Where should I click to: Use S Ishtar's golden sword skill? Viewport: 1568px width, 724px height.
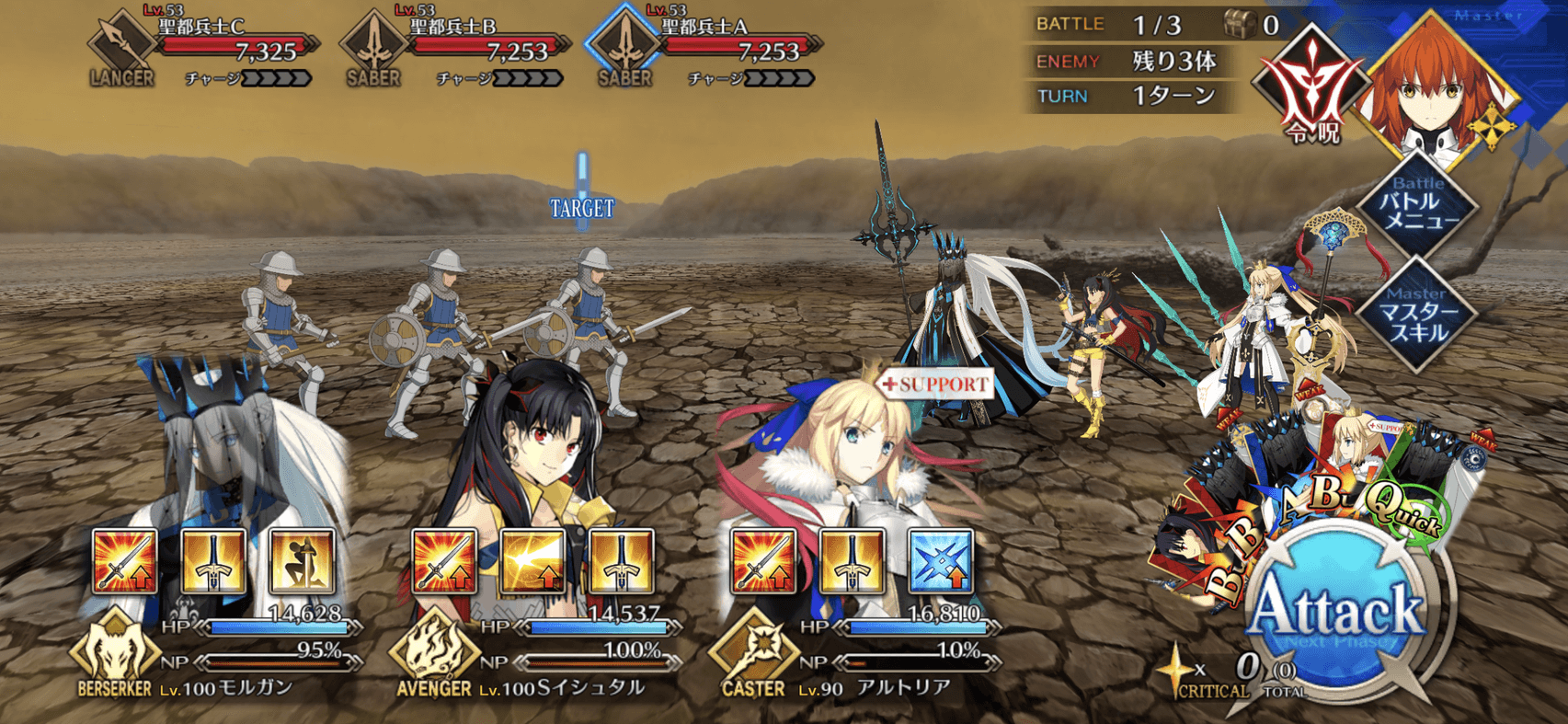622,560
